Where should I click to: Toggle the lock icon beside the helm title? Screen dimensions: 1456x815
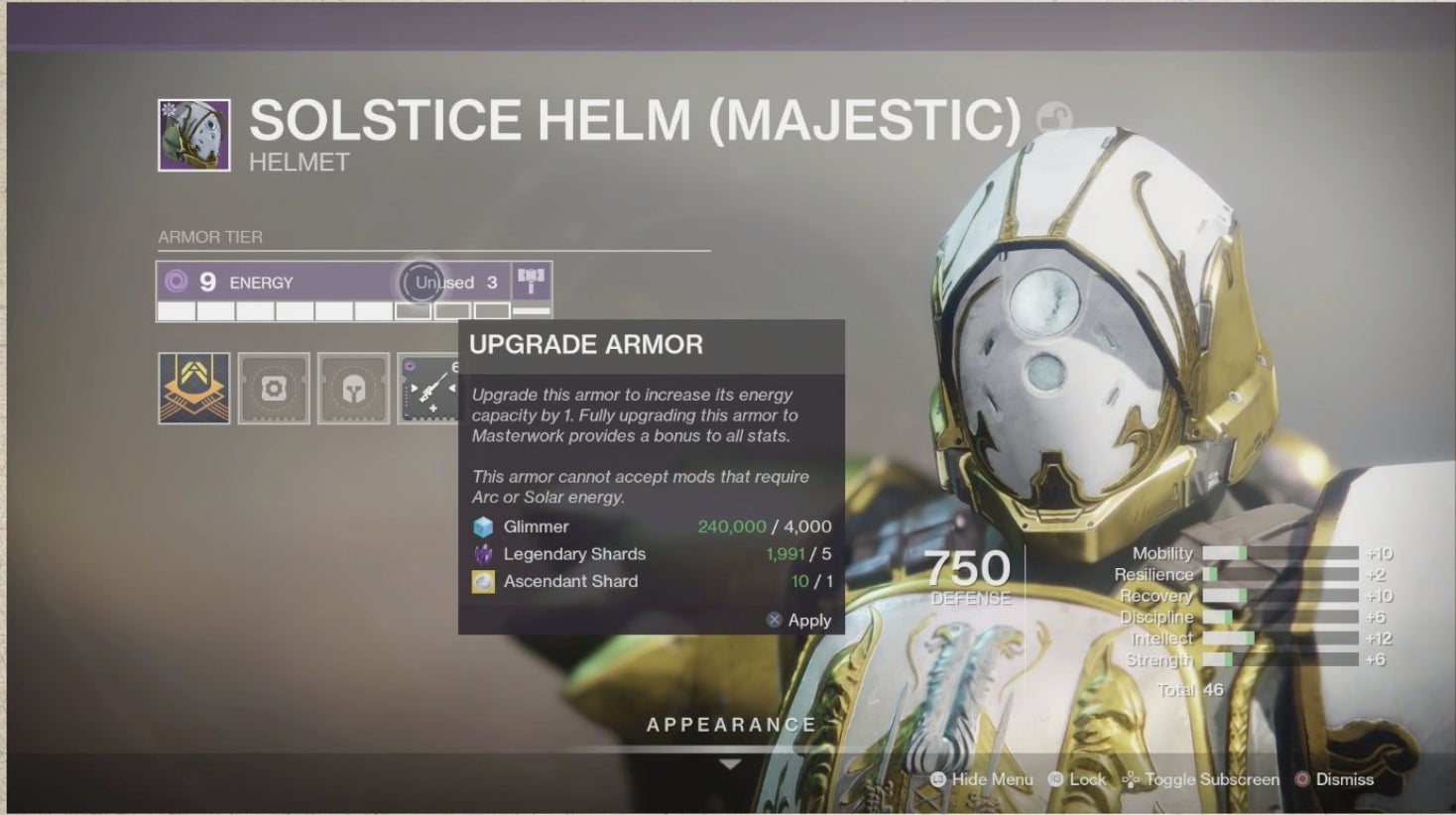coord(1052,119)
